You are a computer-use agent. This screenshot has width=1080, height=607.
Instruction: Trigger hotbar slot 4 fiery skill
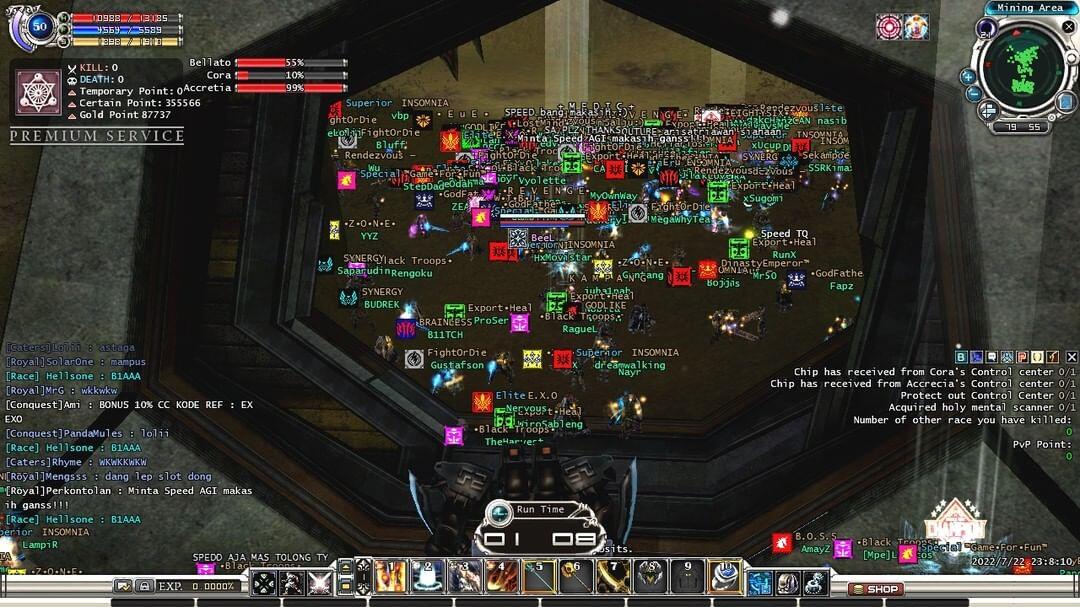(502, 576)
